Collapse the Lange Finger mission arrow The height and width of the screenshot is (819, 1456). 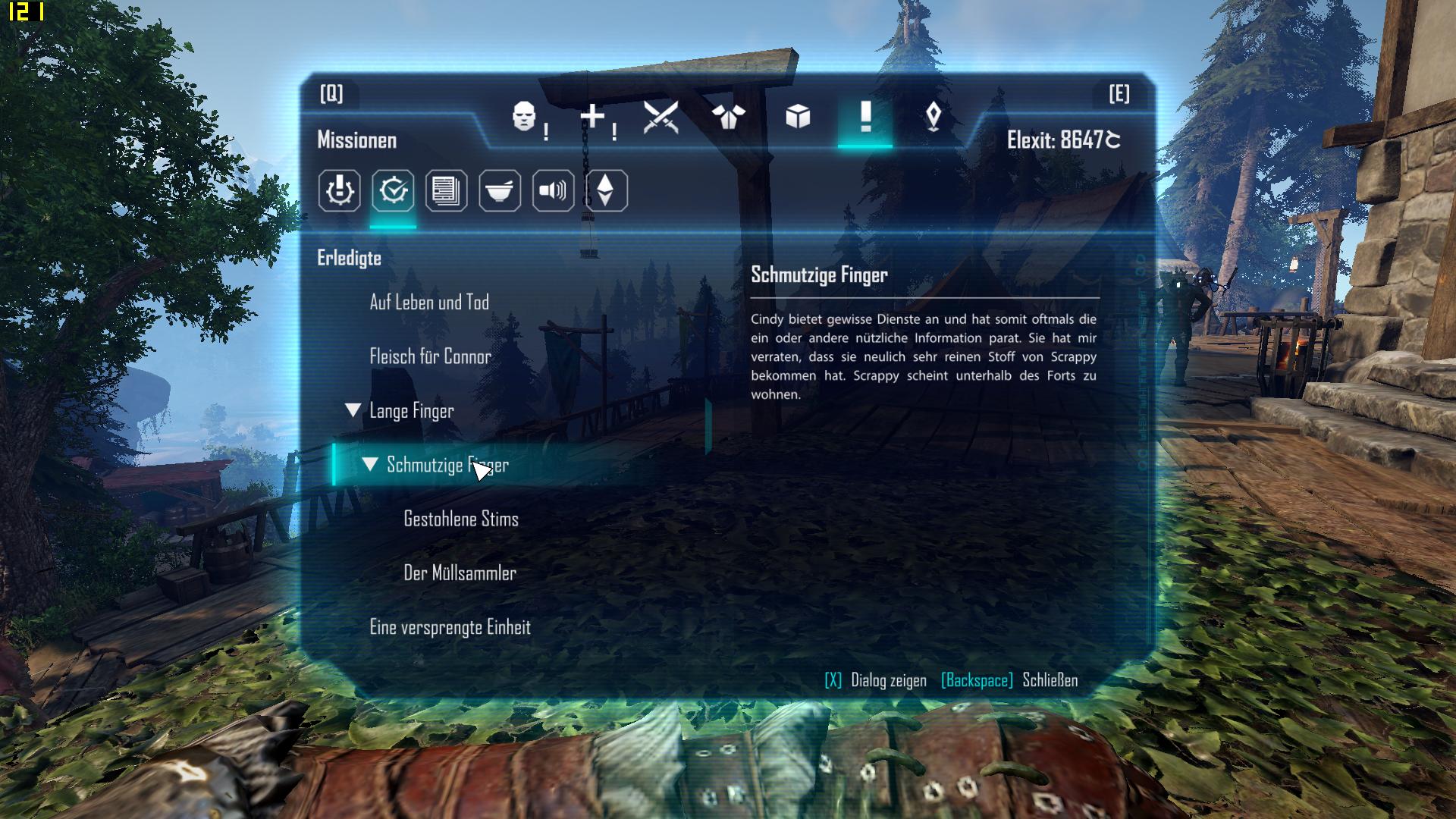pyautogui.click(x=353, y=410)
